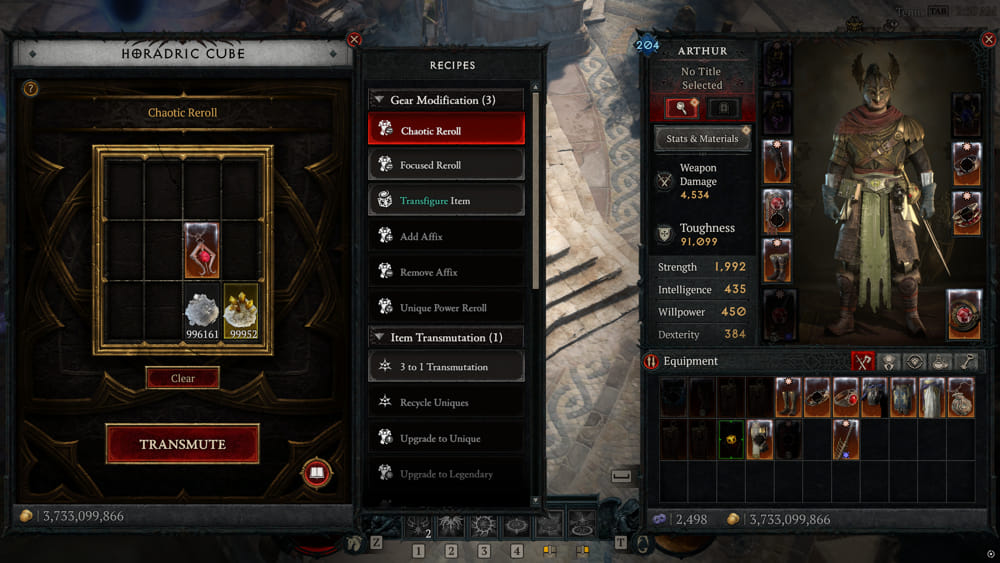Open the Horadric Cube help icon
1000x563 pixels.
point(30,88)
